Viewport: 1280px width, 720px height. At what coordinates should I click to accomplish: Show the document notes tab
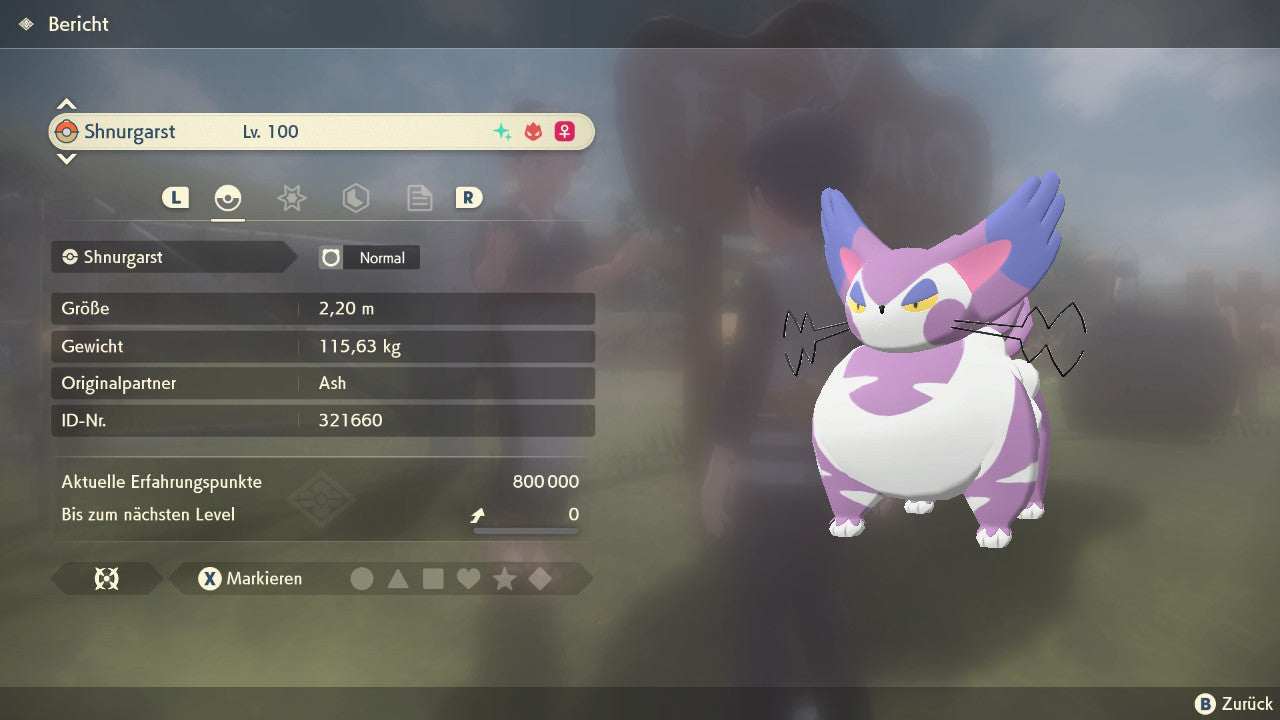pos(419,198)
